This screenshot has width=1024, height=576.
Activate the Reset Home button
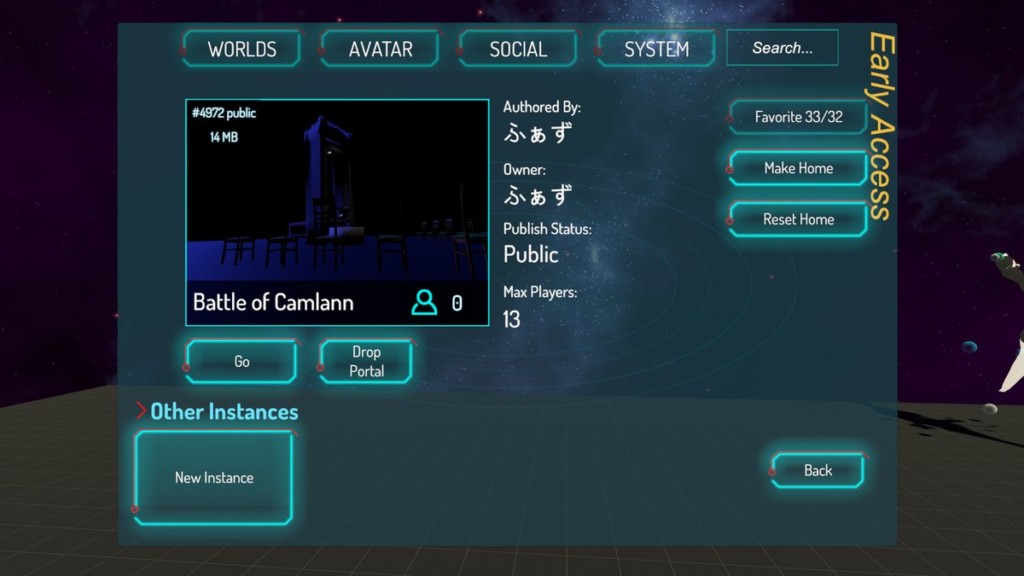(798, 219)
